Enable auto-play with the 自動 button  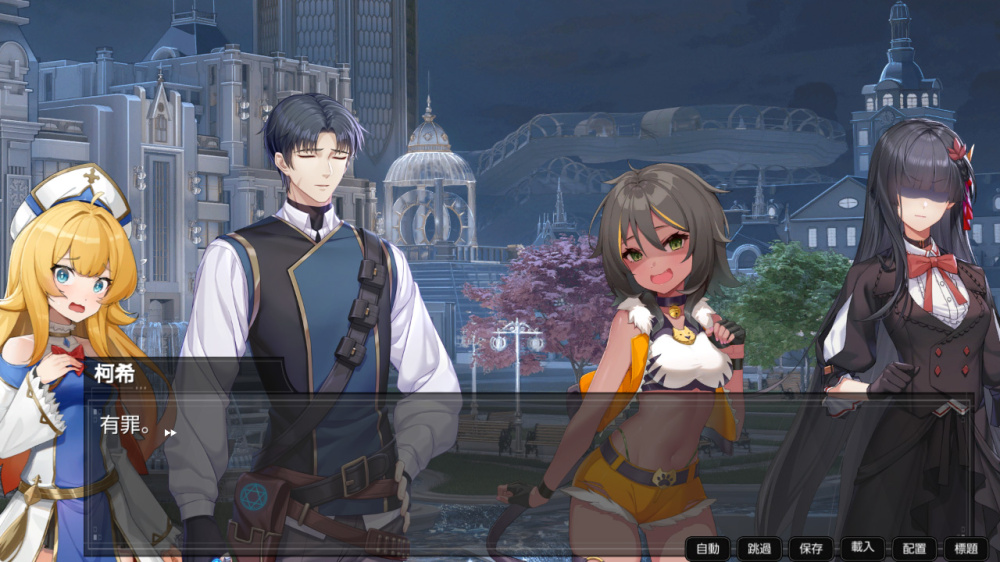click(708, 548)
